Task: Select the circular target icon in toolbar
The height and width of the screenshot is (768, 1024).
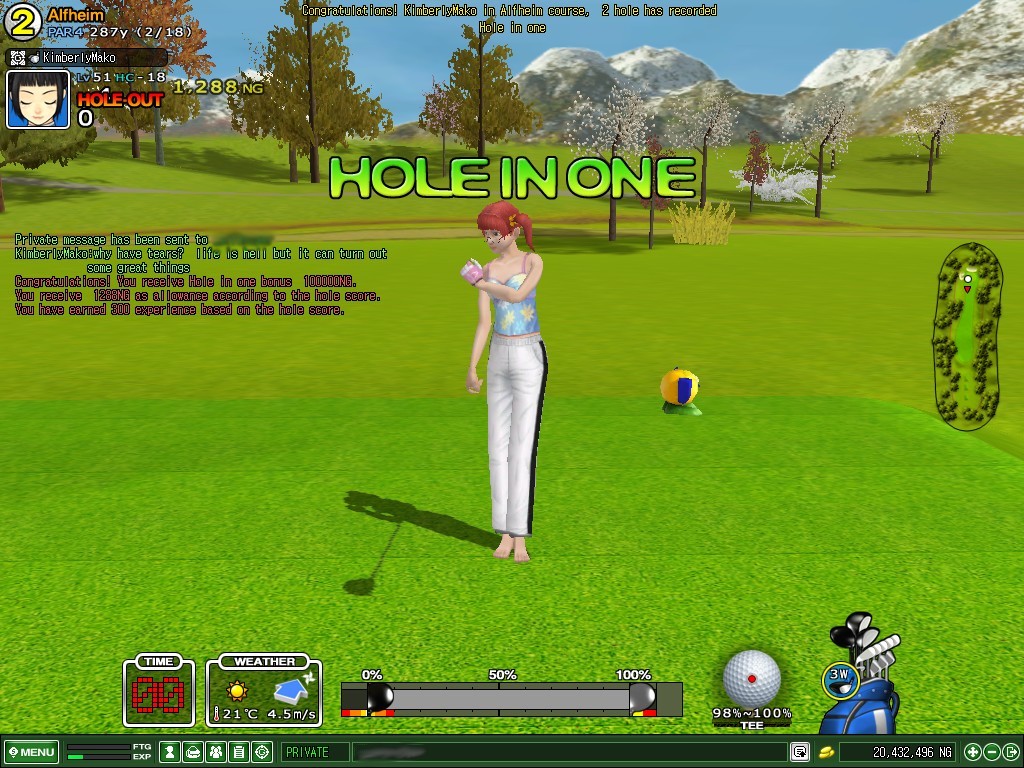Action: pos(262,752)
